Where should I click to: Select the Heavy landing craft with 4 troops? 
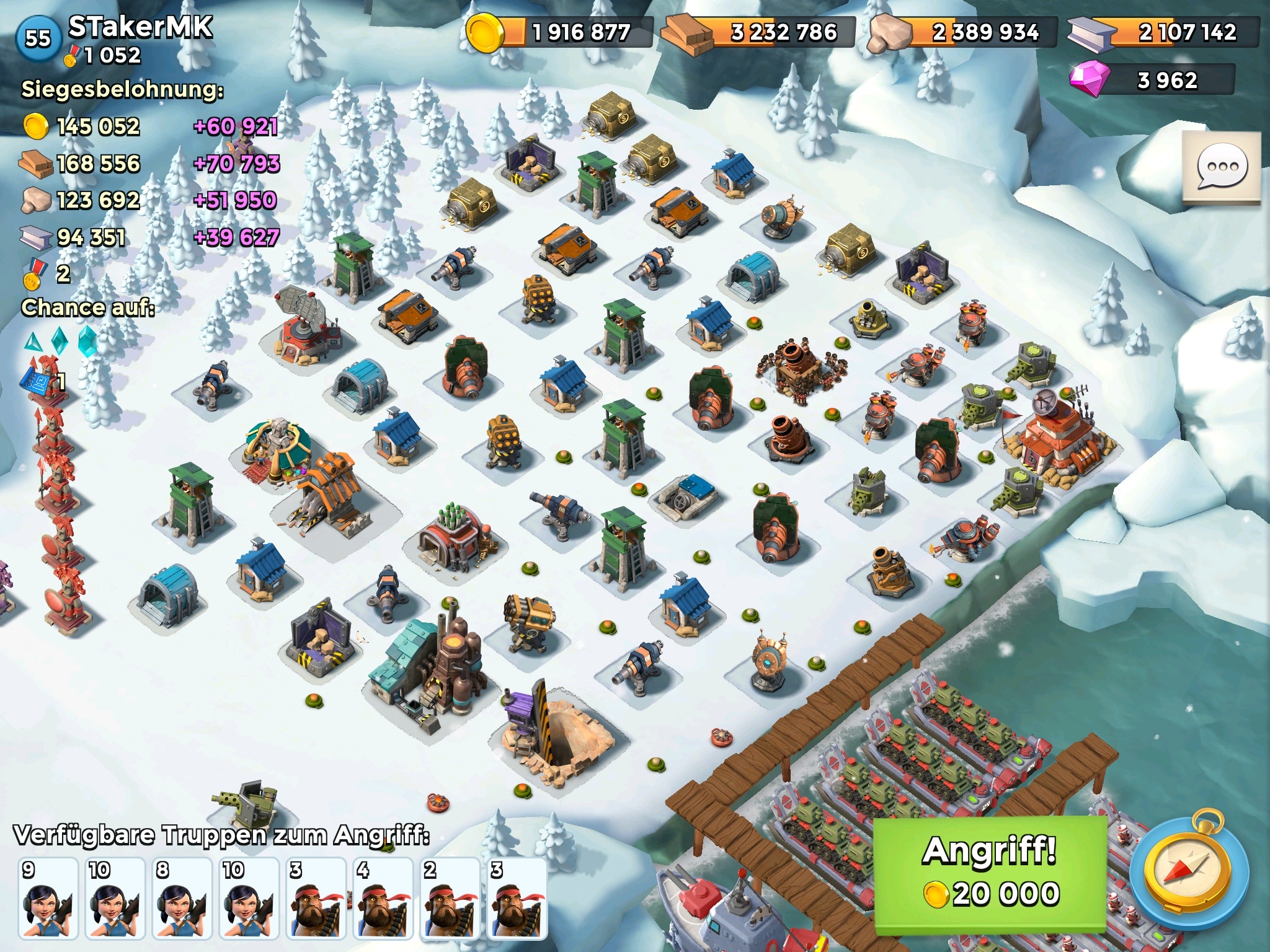click(x=383, y=898)
